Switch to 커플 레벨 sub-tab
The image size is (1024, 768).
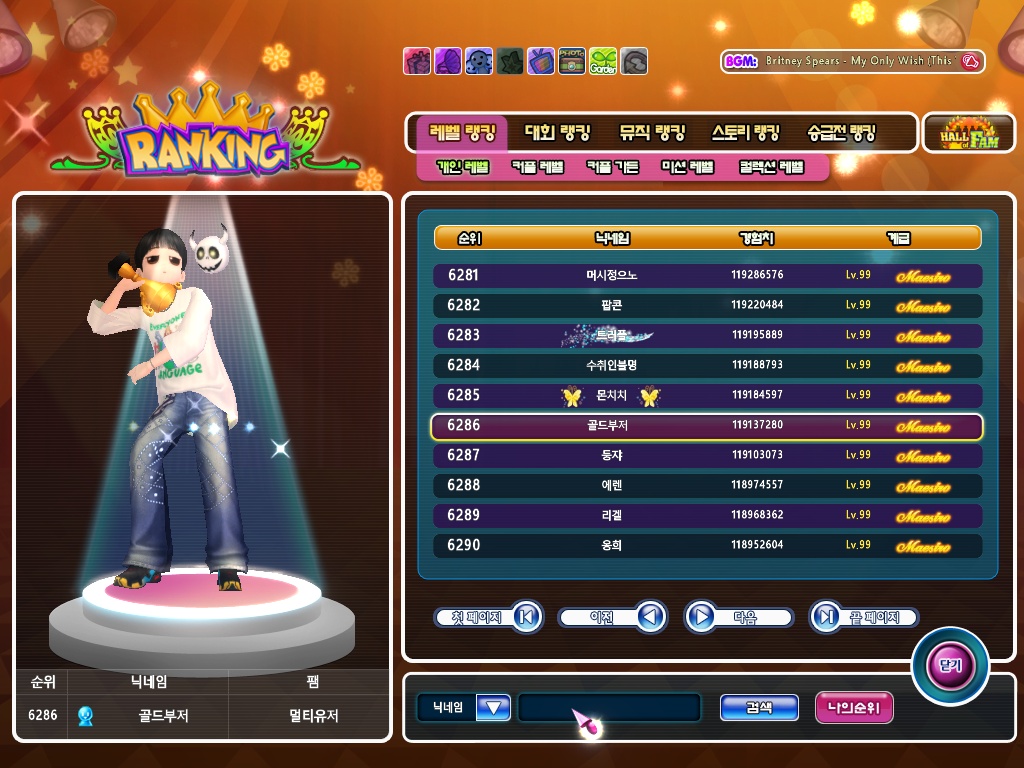click(537, 167)
